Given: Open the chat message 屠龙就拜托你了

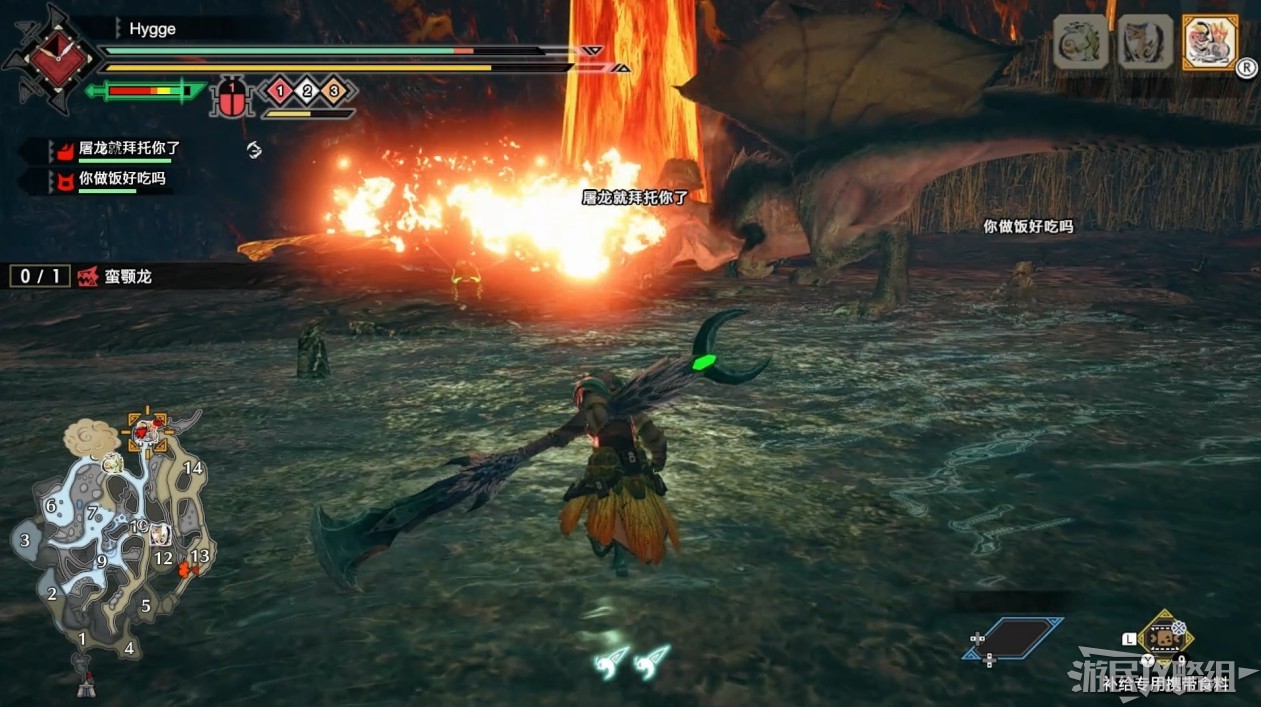Looking at the screenshot, I should pyautogui.click(x=129, y=148).
